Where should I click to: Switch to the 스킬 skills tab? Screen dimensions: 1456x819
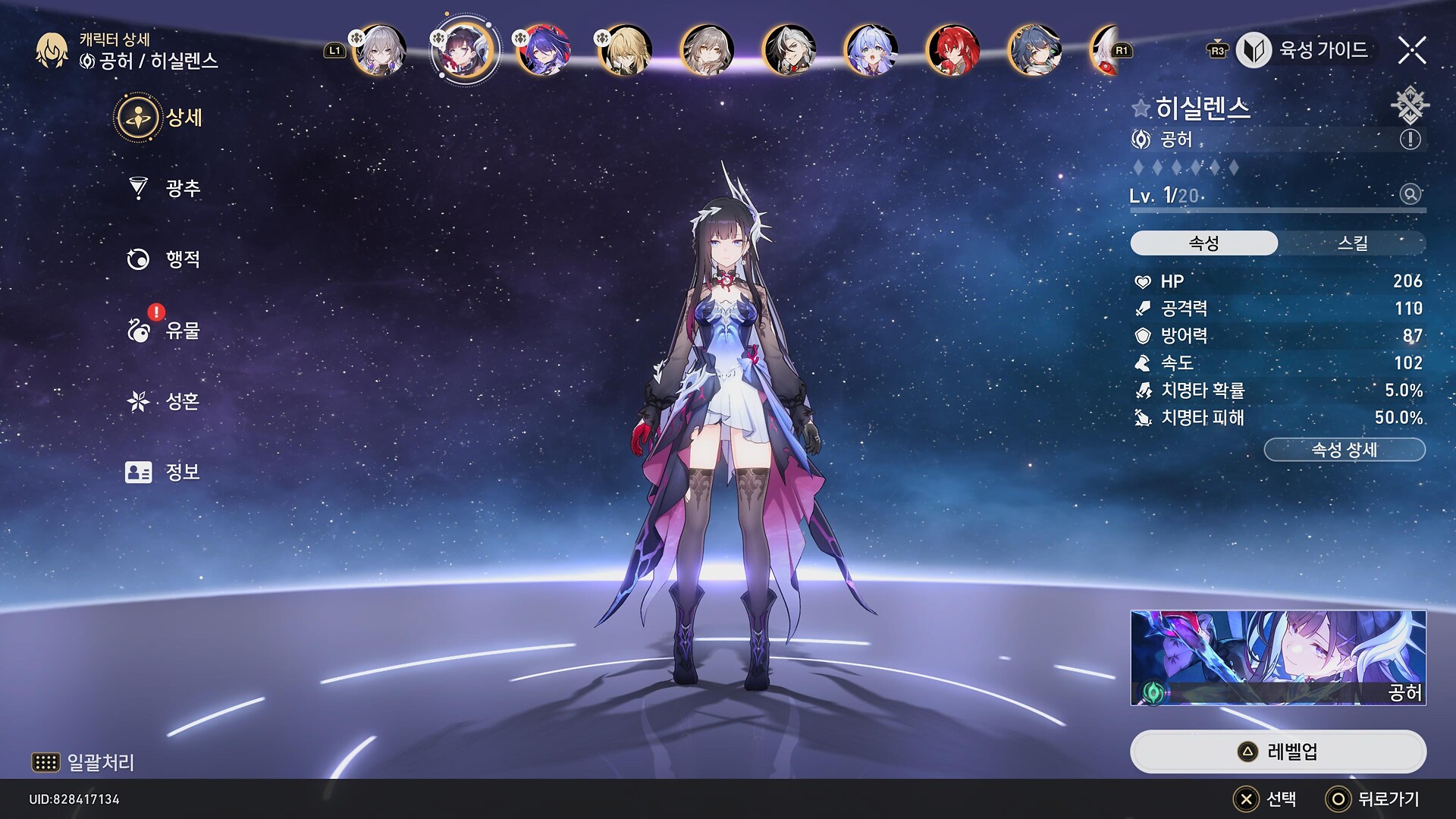click(1352, 243)
